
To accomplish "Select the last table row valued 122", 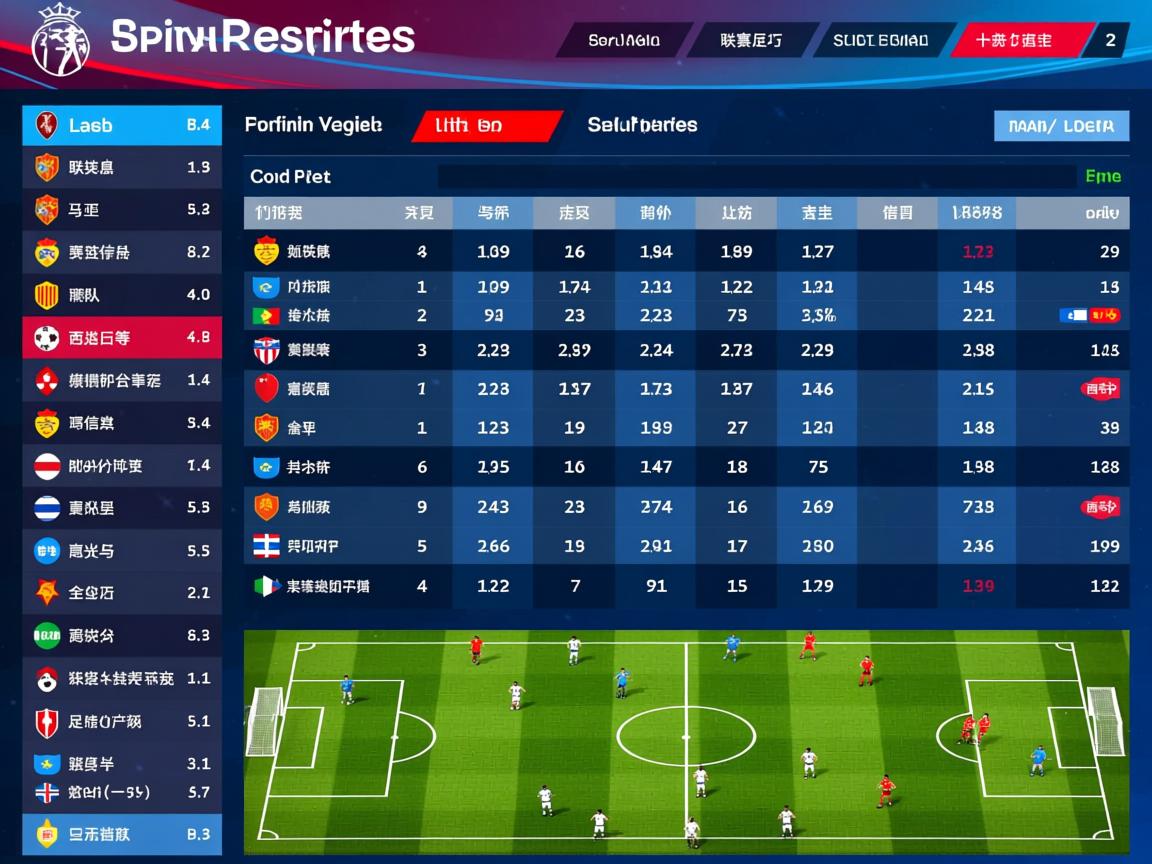I will tap(686, 587).
